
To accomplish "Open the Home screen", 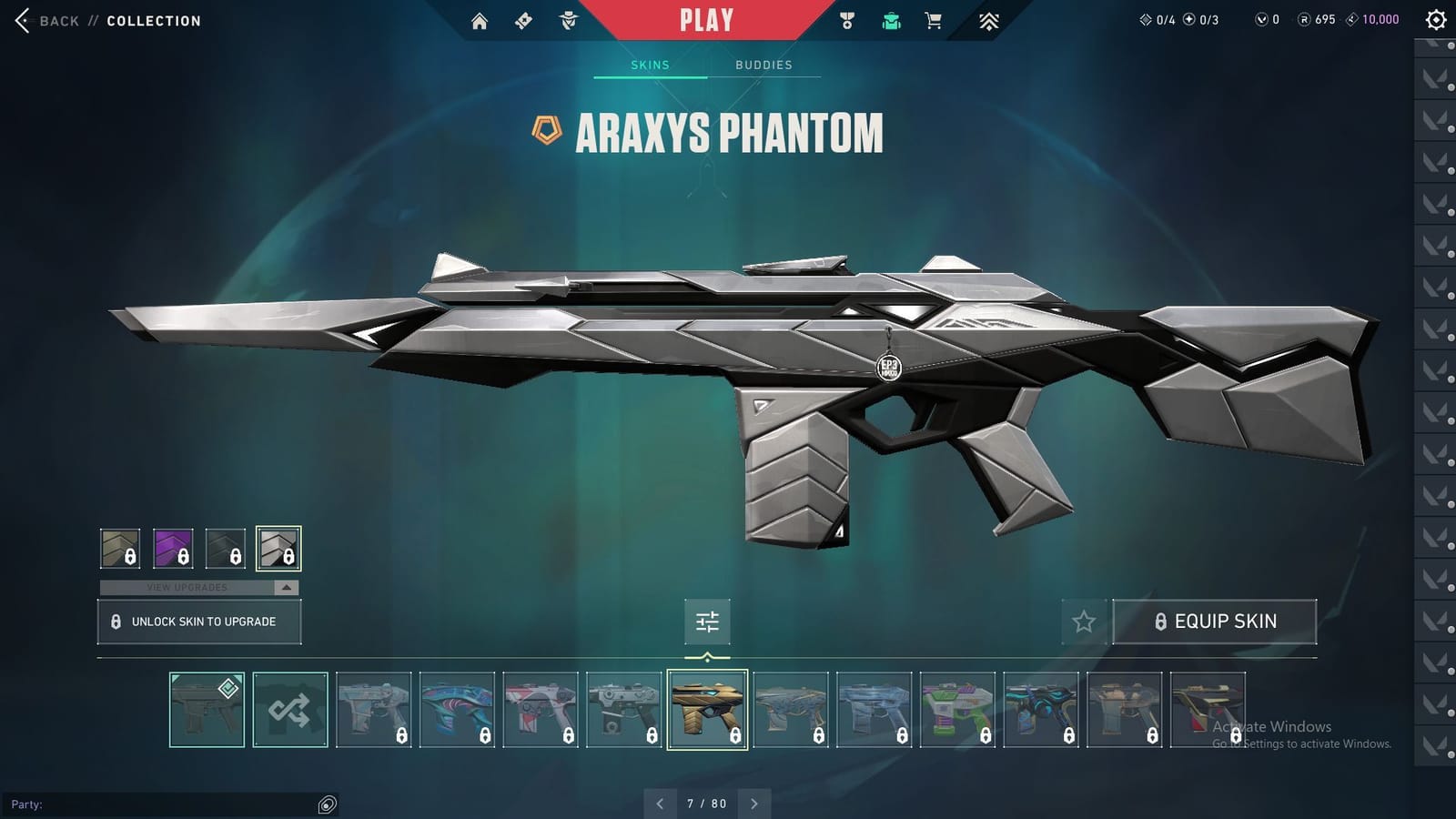I will tap(480, 19).
